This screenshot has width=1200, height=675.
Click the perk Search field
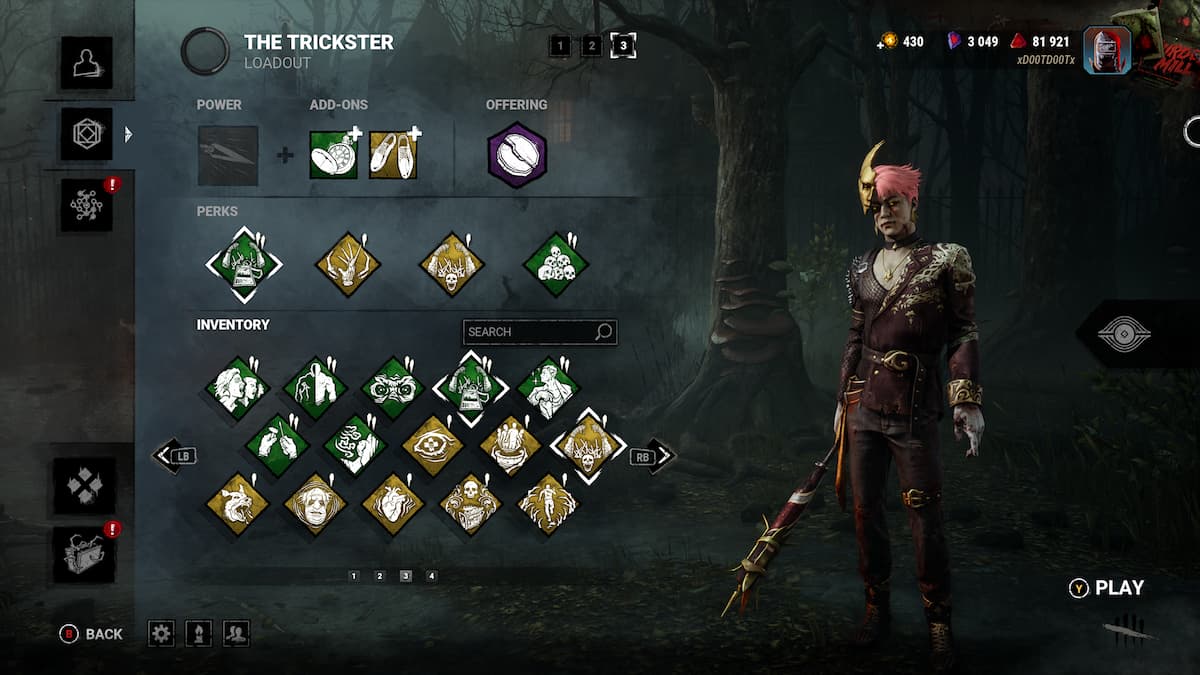click(530, 332)
